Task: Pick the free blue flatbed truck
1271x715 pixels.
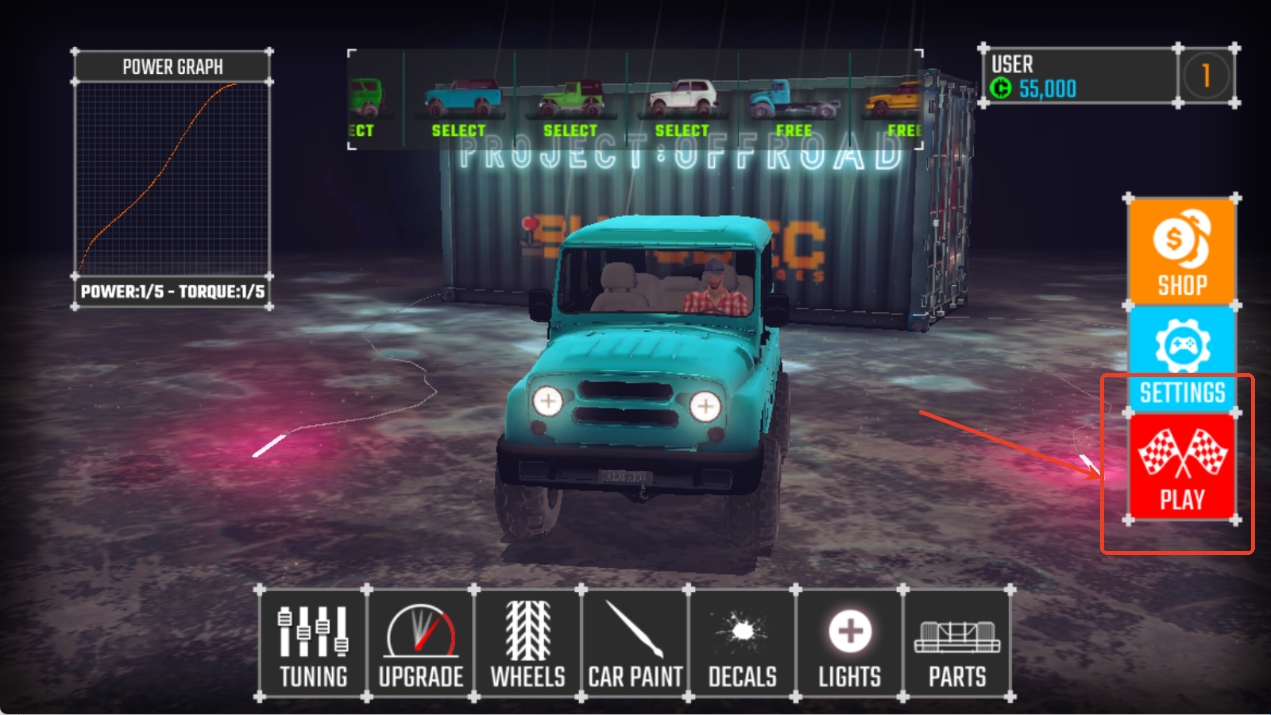Action: 794,105
